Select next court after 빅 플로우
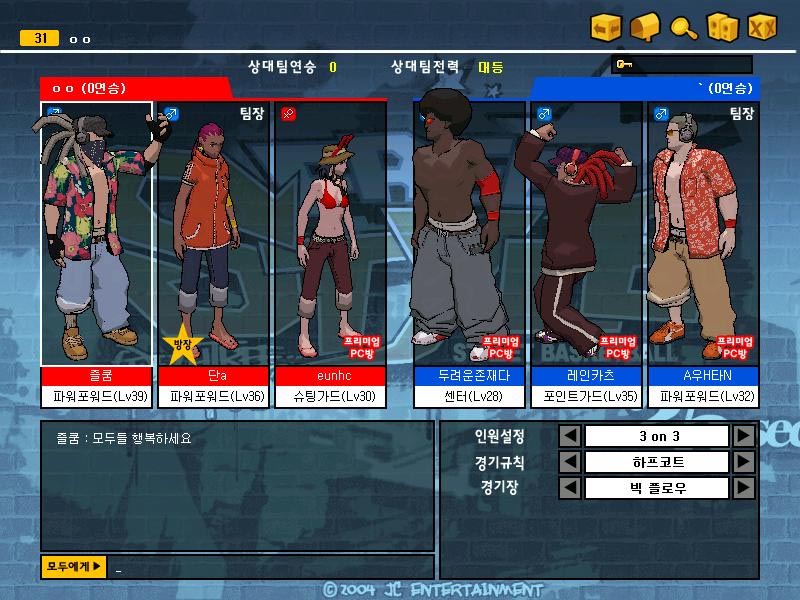Screen dimensions: 800x600 tap(743, 488)
